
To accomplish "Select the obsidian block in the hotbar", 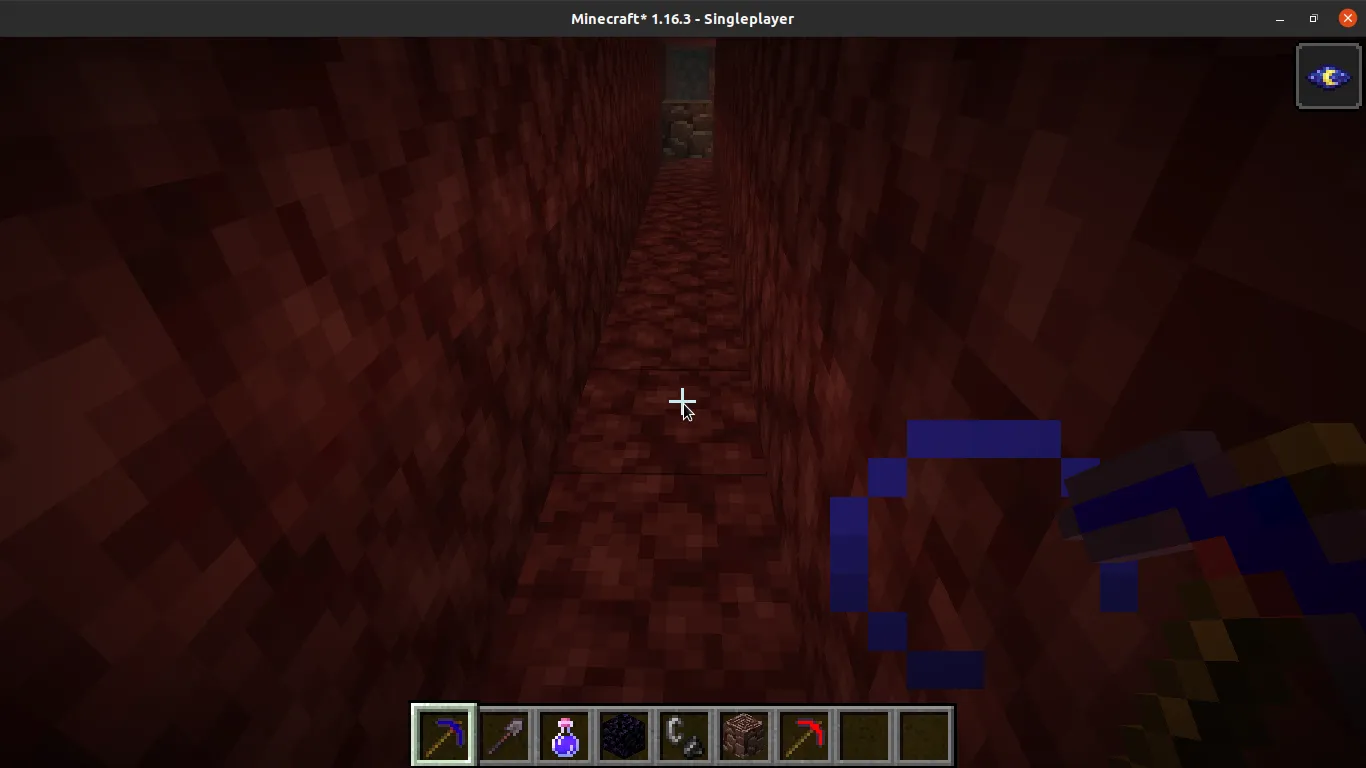I will point(624,735).
